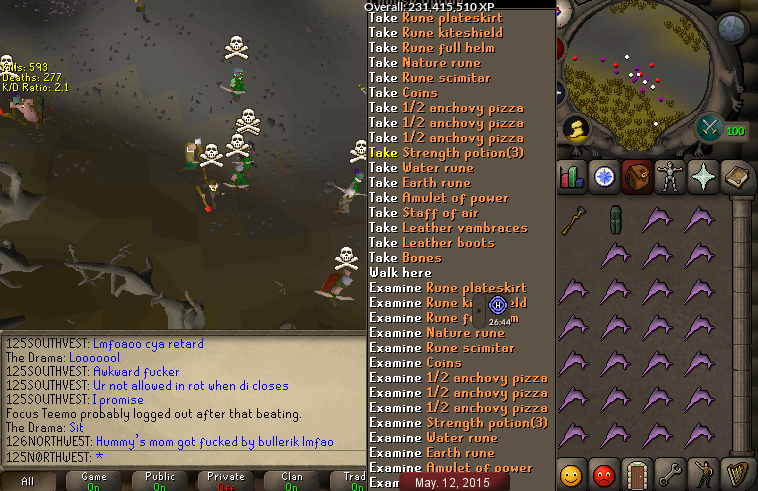This screenshot has width=758, height=491.
Task: Choose the Walk here option
Action: [400, 273]
